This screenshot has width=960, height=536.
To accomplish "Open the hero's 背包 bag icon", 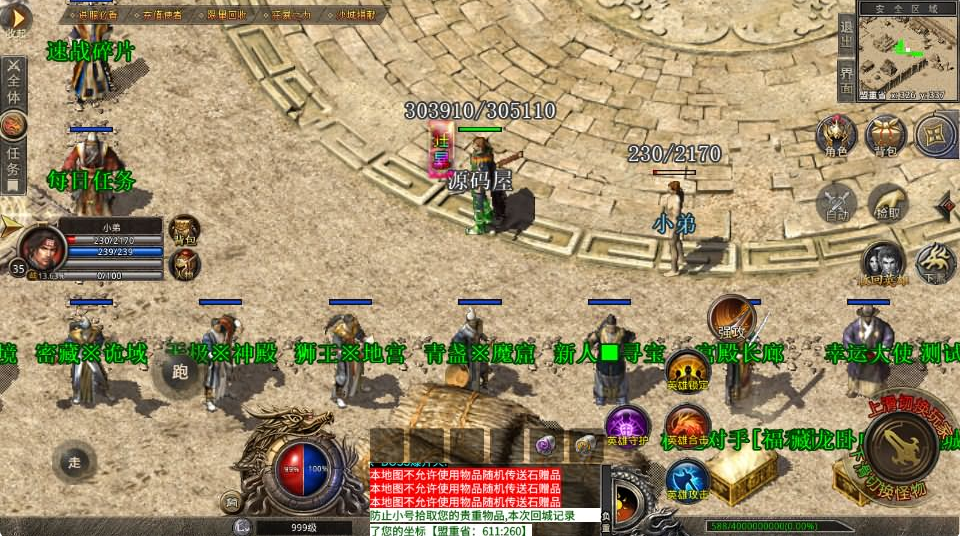I will click(x=183, y=230).
